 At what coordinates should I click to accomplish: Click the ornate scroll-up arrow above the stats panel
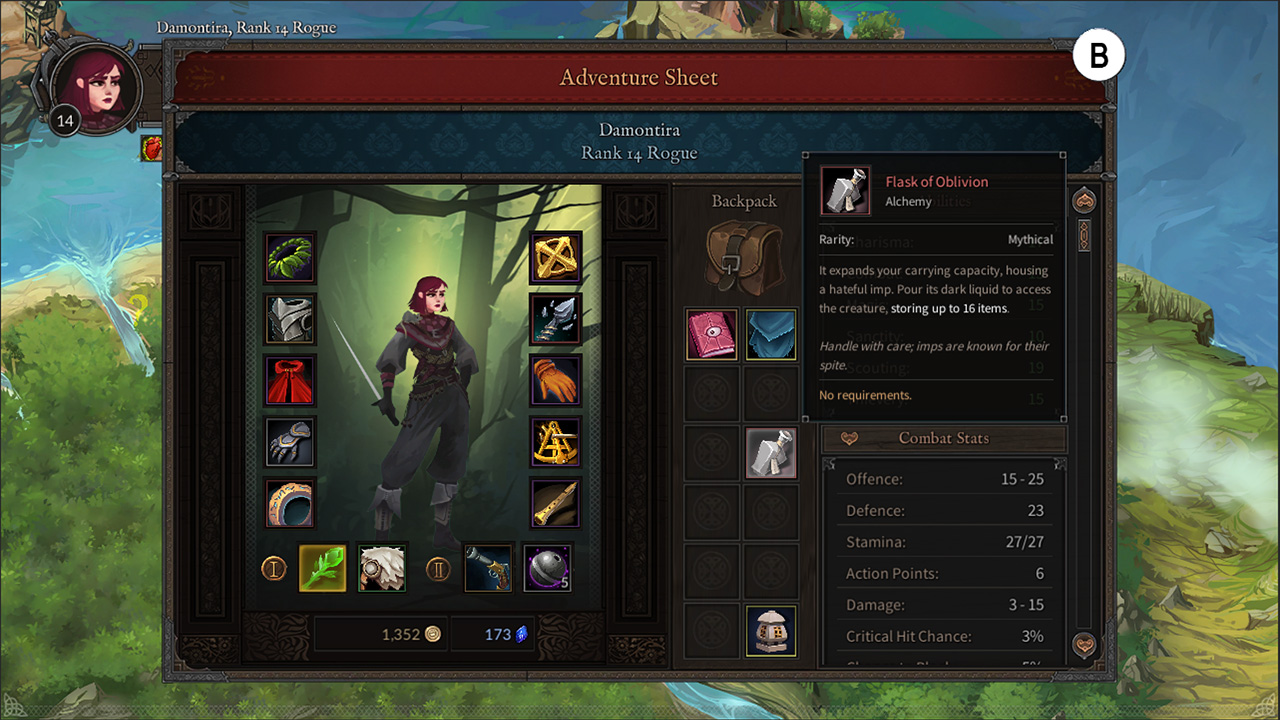pos(1083,199)
